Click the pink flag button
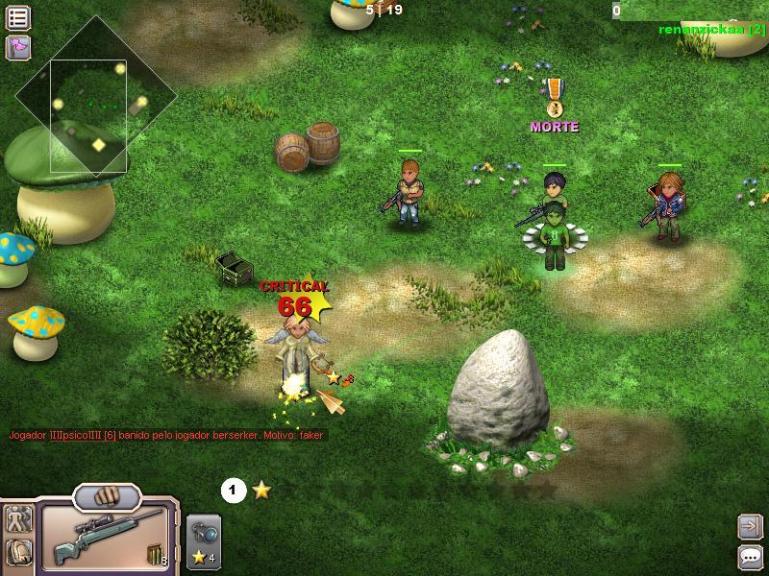The height and width of the screenshot is (576, 769). (18, 47)
